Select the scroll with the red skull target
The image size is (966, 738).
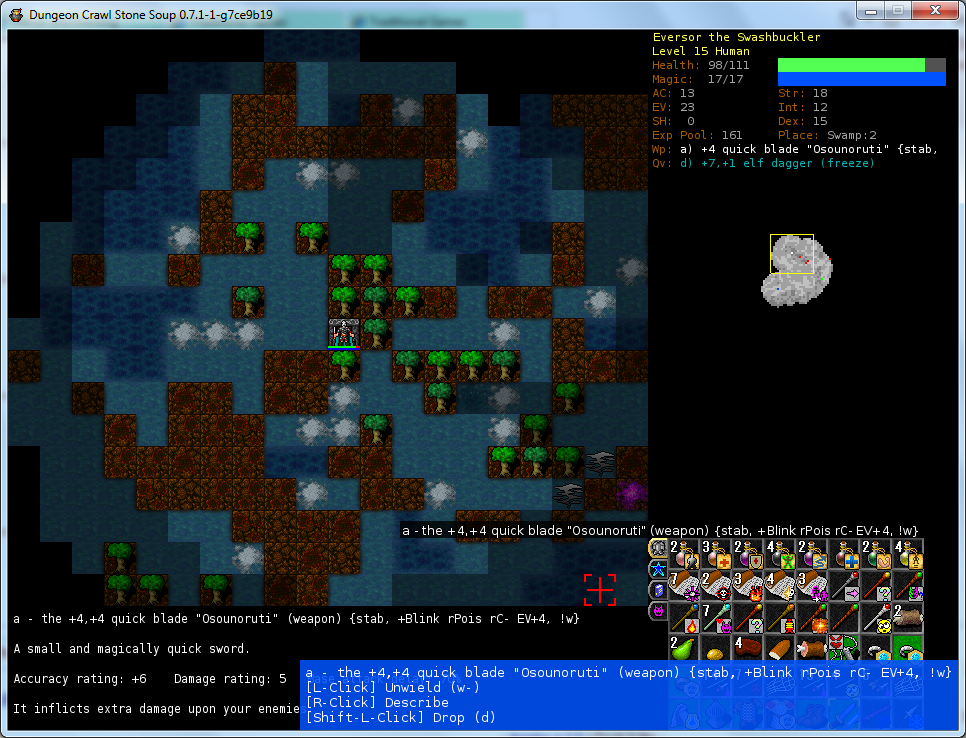point(716,587)
